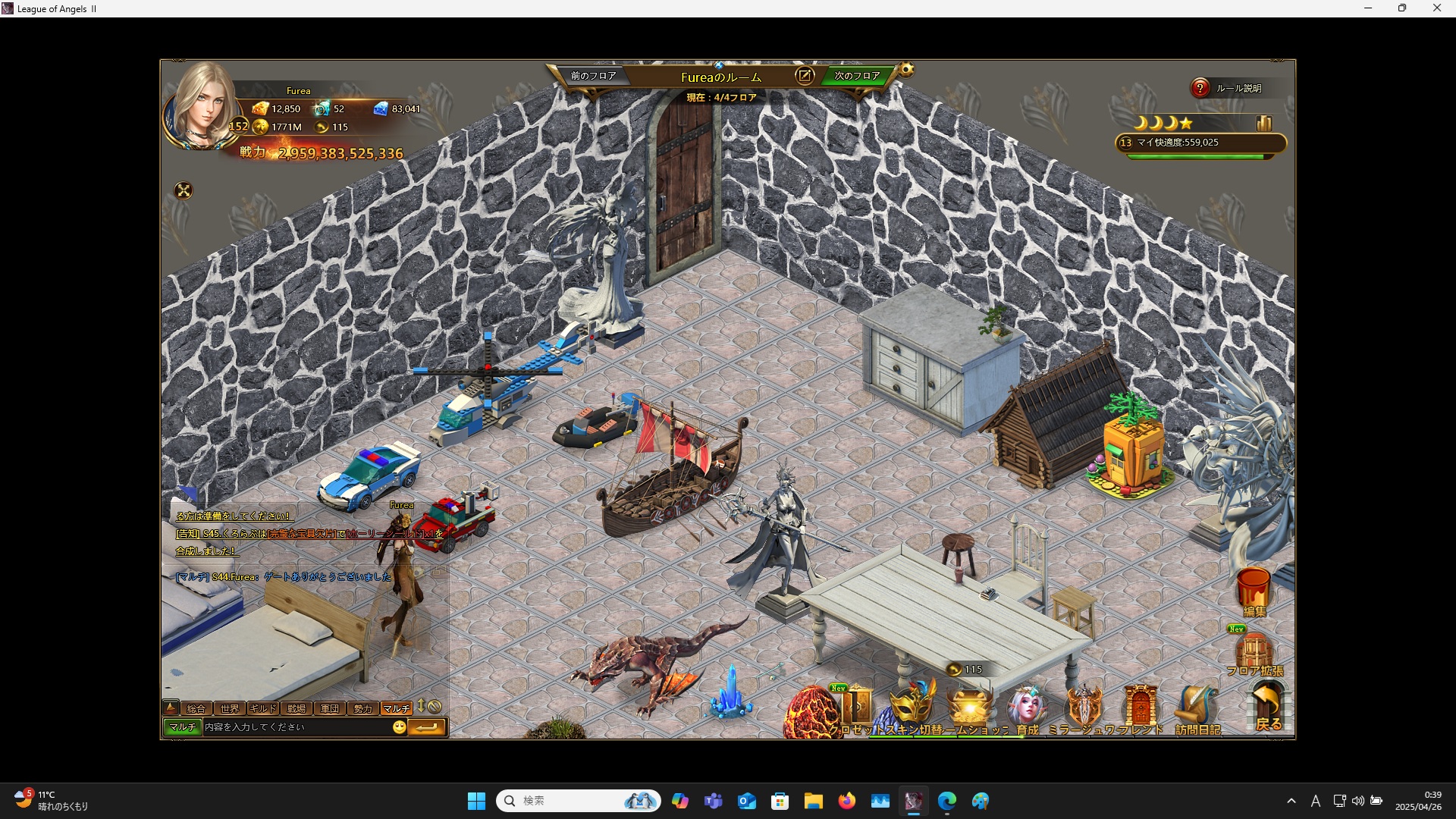Go to the next floor (次のフロア)
This screenshot has width=1456, height=819.
857,76
